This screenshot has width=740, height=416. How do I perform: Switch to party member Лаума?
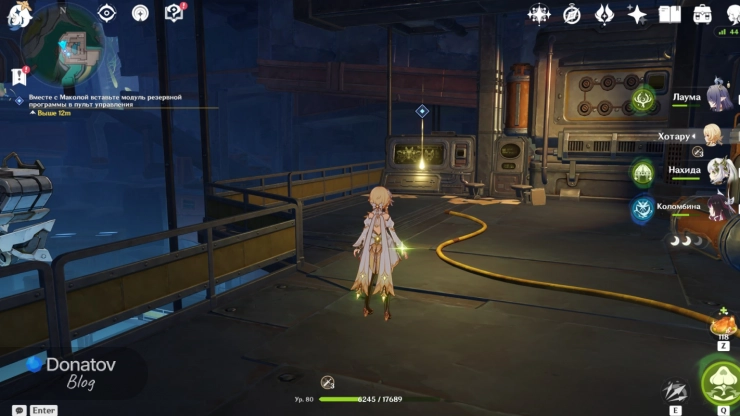(718, 97)
